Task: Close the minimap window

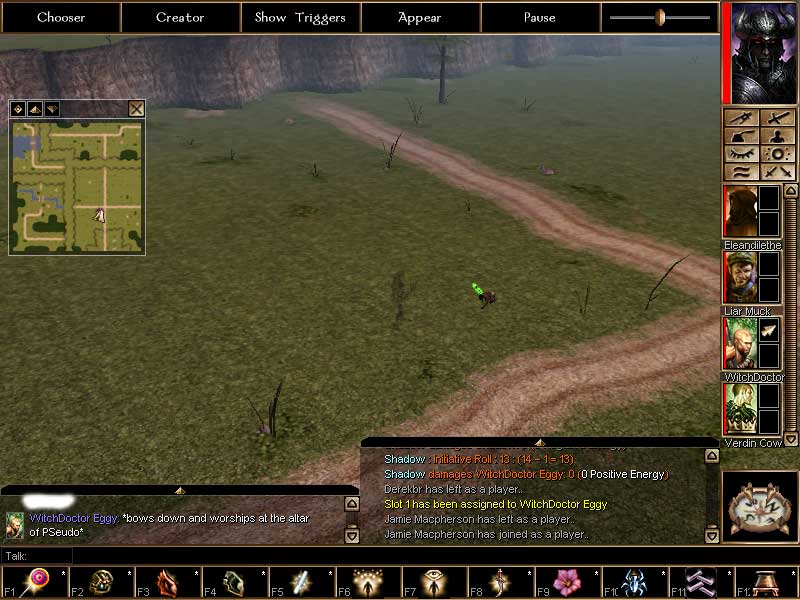Action: [137, 109]
